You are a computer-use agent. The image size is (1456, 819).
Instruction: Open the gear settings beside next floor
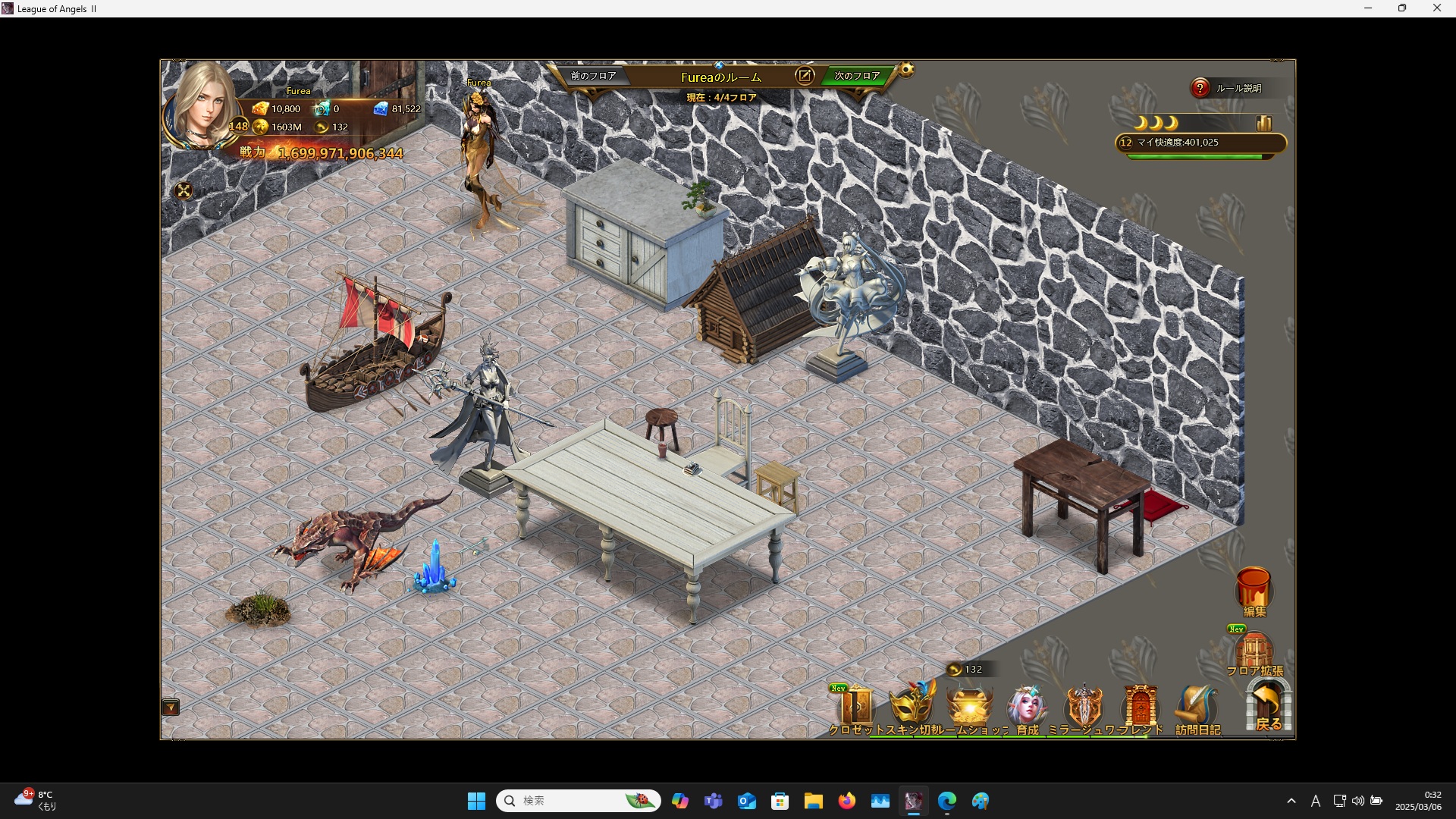[906, 71]
